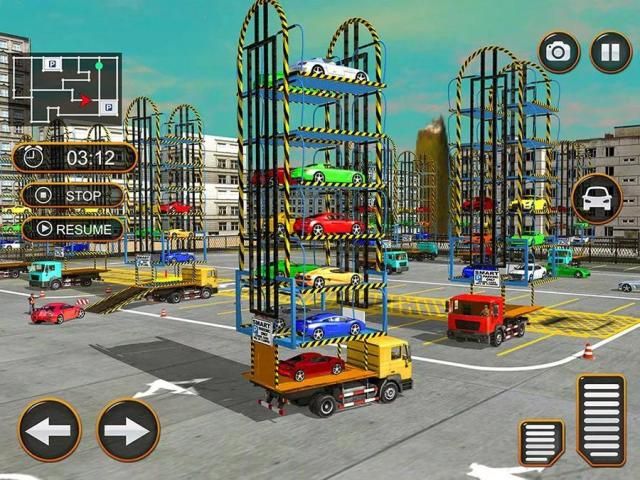Steer left with the left arrow
The image size is (640, 480).
click(50, 430)
